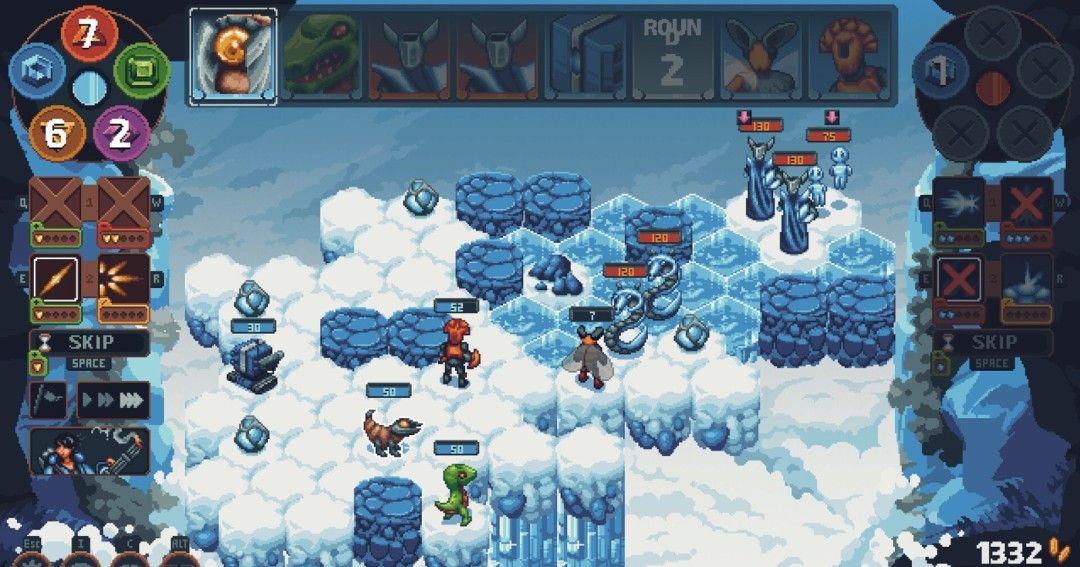Click the enemy blue orb showing 1
Screen dimensions: 1080x567
tap(942, 70)
